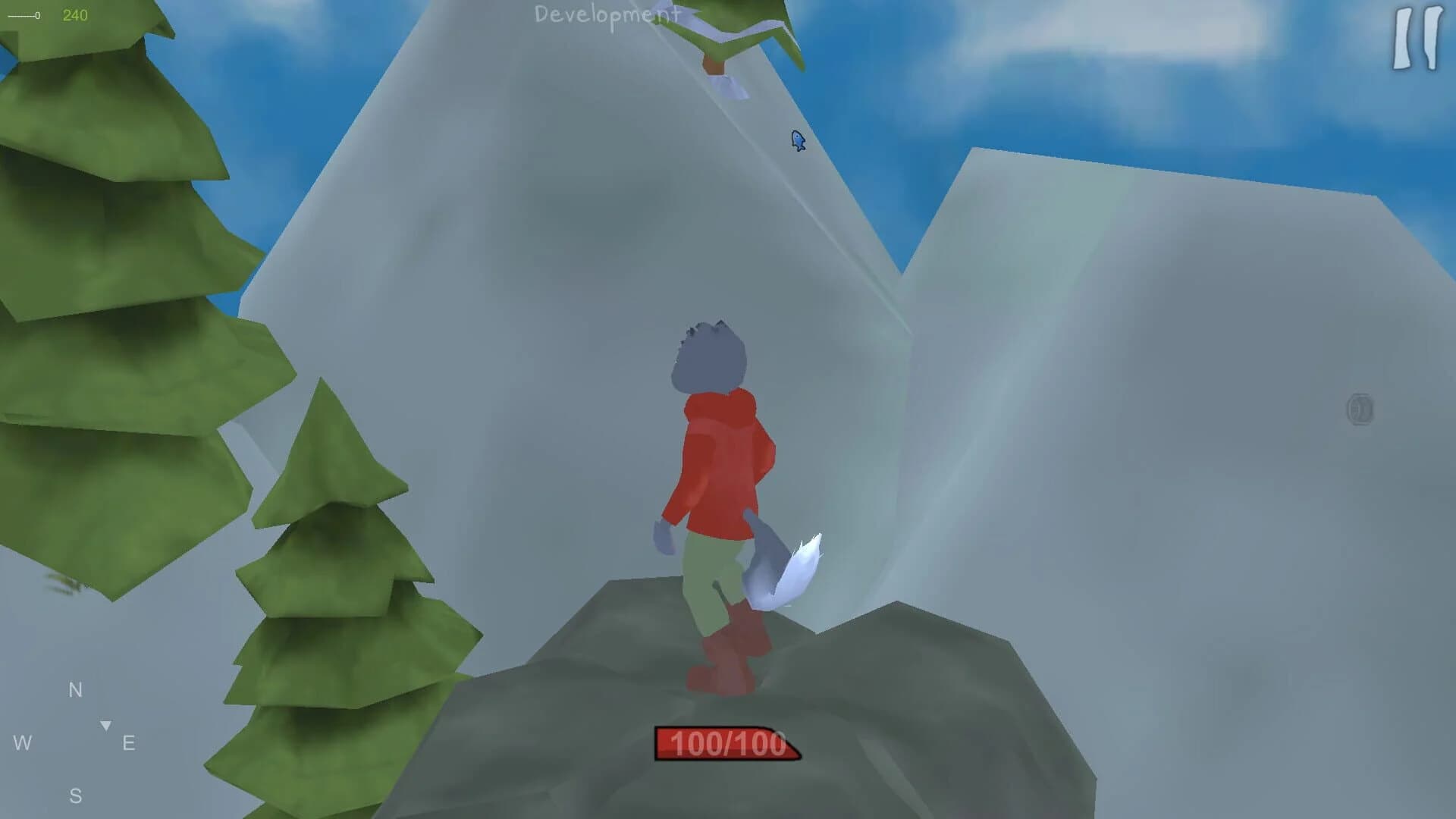Expand the compass heading indicator

(x=105, y=725)
